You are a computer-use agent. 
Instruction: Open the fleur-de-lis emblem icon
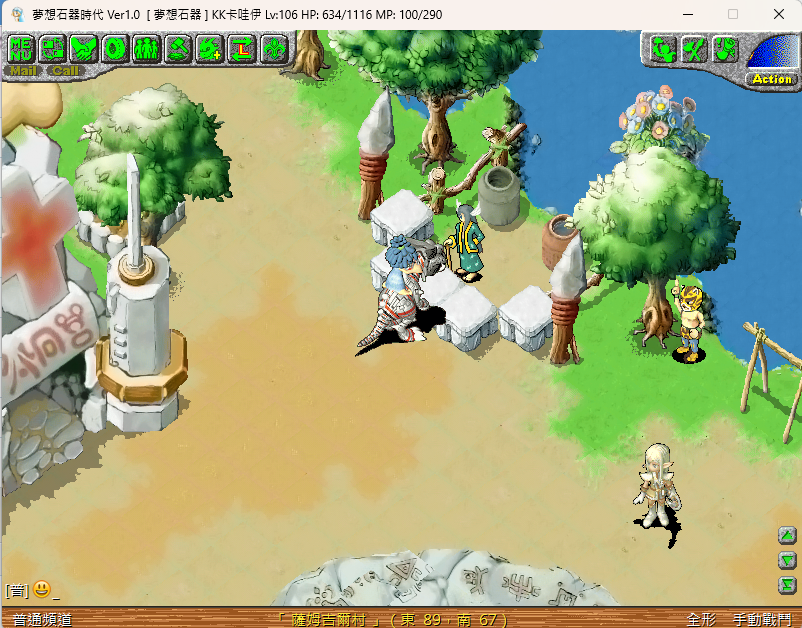coord(272,48)
